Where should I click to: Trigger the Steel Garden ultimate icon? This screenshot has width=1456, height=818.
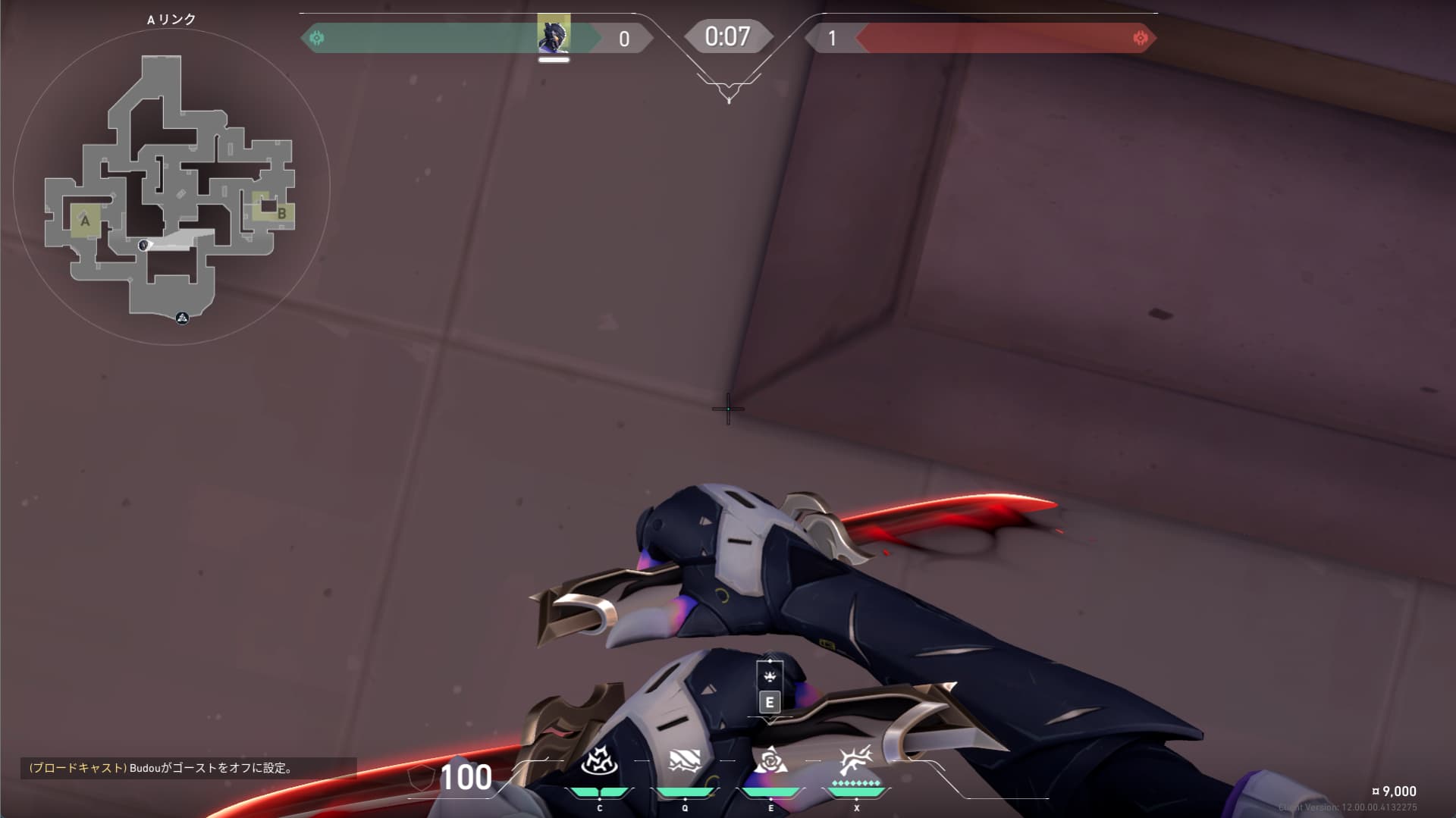point(856,760)
